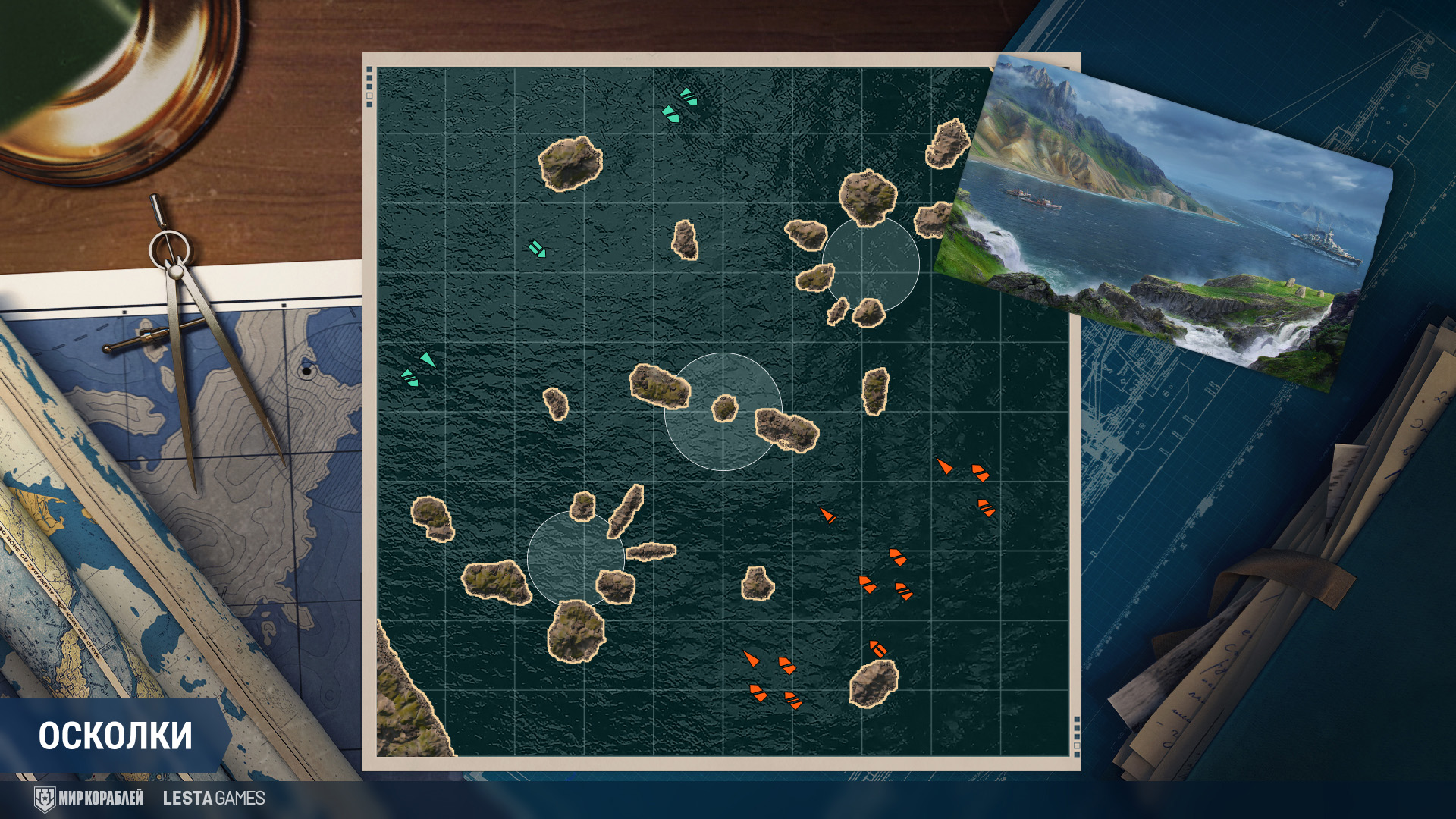Viewport: 1456px width, 819px height.
Task: Select the Осколки map title label
Action: click(x=115, y=736)
